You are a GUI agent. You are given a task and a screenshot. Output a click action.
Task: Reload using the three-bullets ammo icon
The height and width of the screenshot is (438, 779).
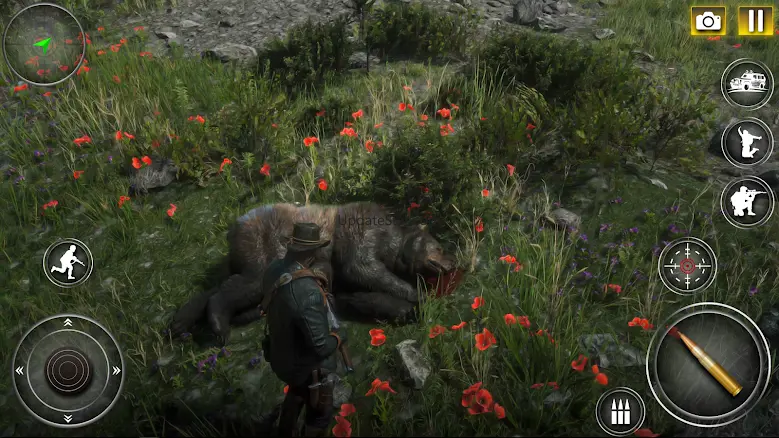pos(620,411)
